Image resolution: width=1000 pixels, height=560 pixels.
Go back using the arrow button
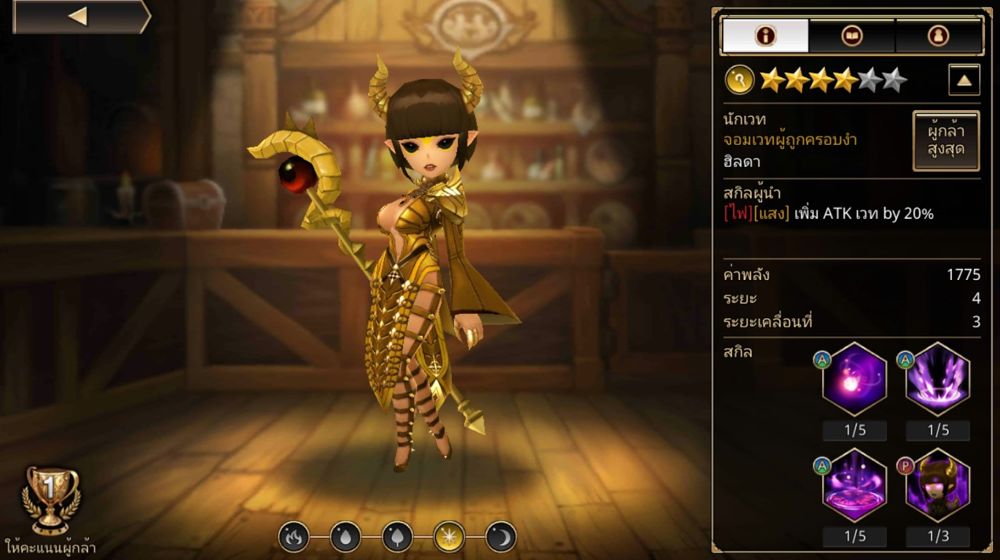coord(78,17)
